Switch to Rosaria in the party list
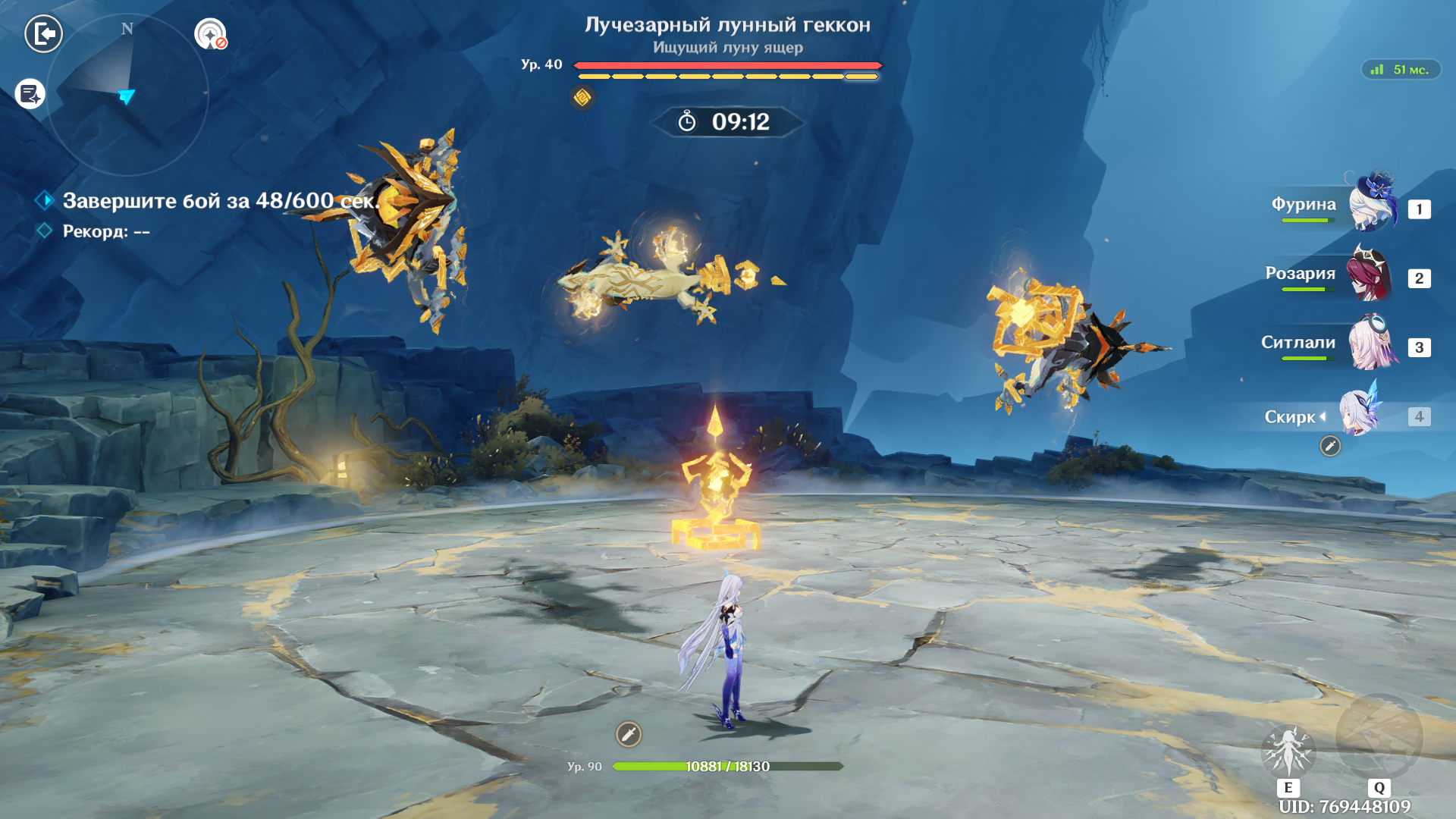 click(1368, 275)
